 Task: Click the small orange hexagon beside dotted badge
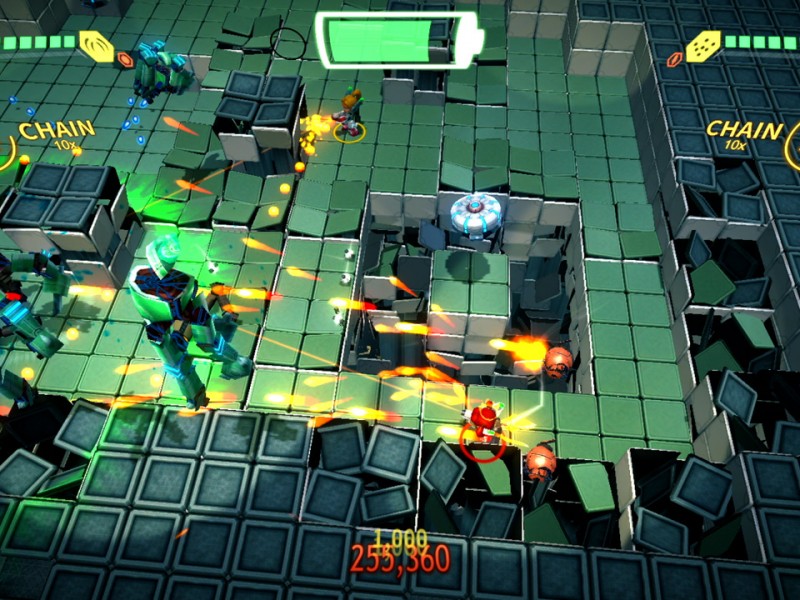tap(675, 60)
